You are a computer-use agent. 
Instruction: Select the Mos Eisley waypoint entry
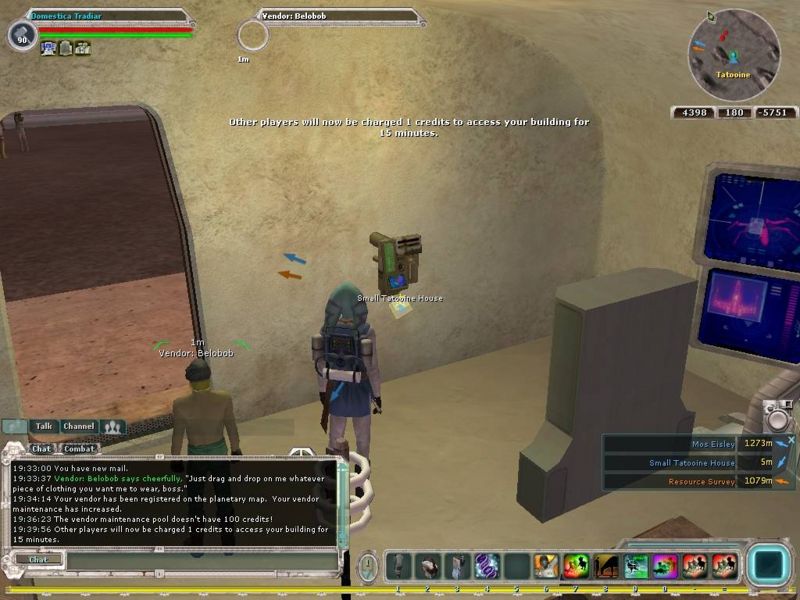[700, 443]
